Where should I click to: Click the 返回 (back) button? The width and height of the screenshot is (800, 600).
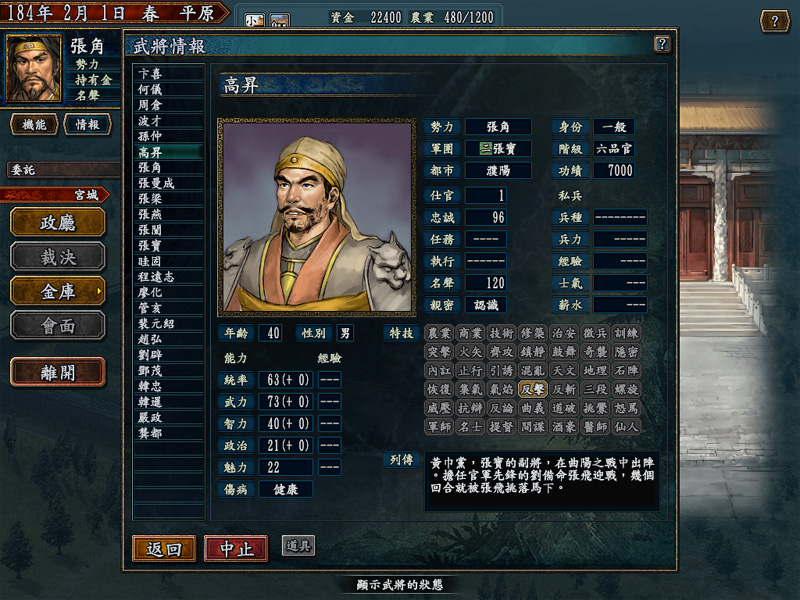[x=163, y=548]
